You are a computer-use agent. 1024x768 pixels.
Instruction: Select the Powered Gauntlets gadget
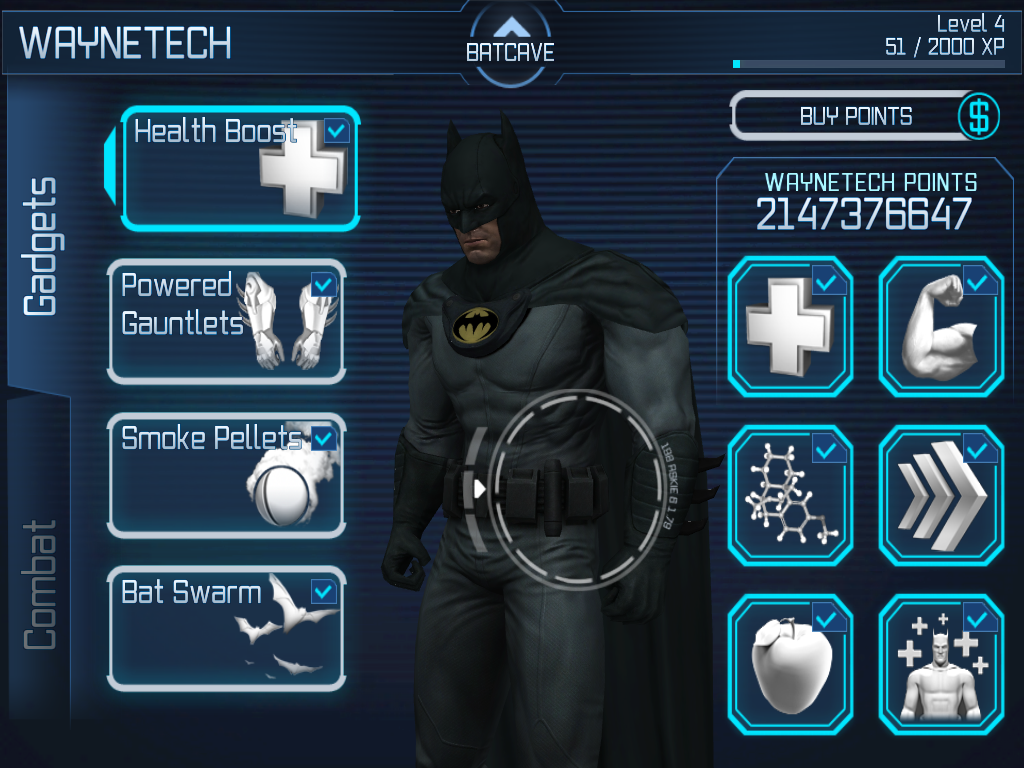pos(227,321)
